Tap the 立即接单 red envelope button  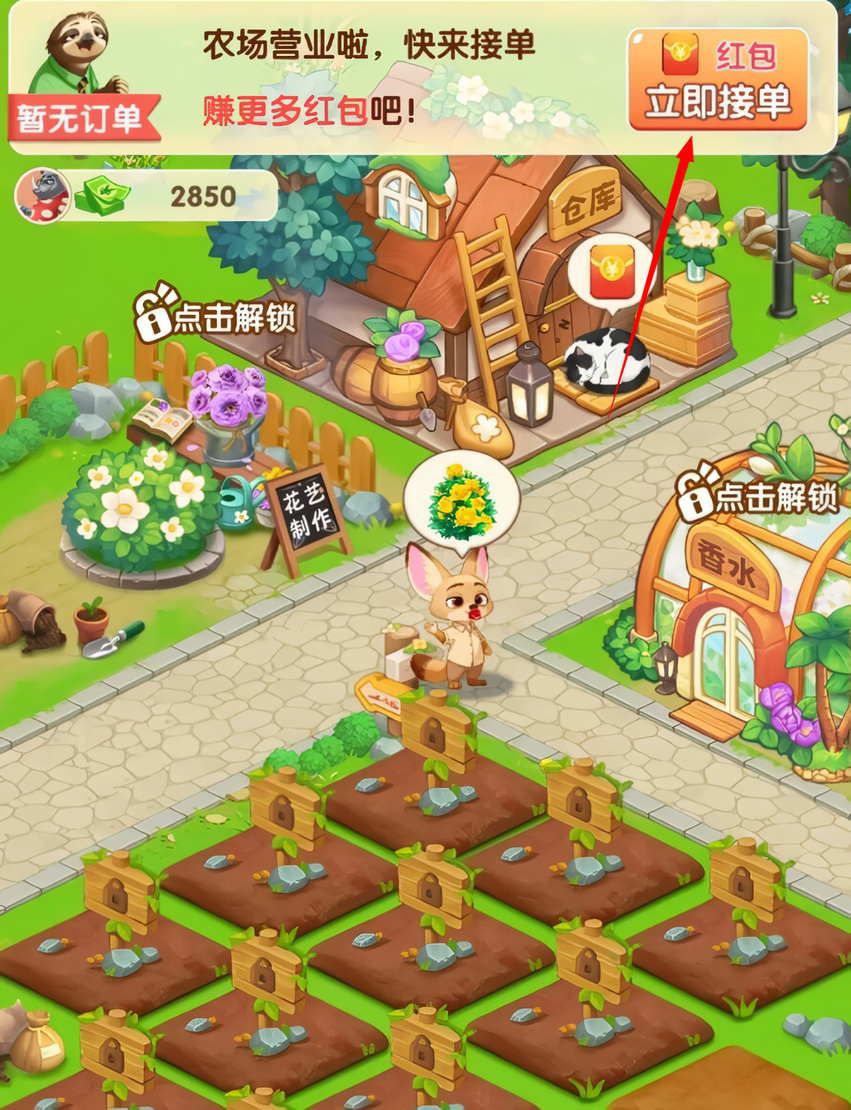click(717, 80)
